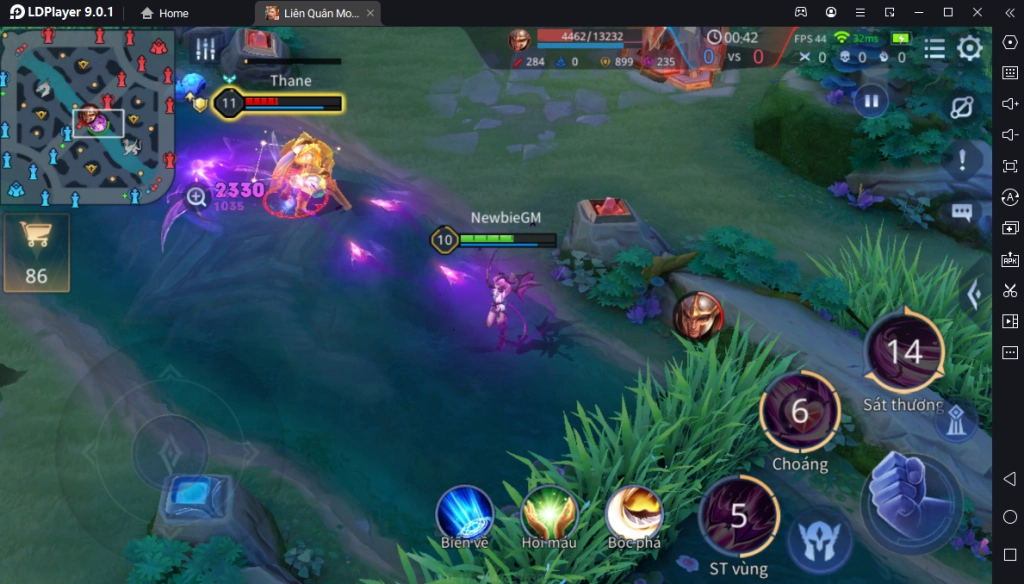
Task: Tap the magnifier zoom button
Action: pos(196,198)
